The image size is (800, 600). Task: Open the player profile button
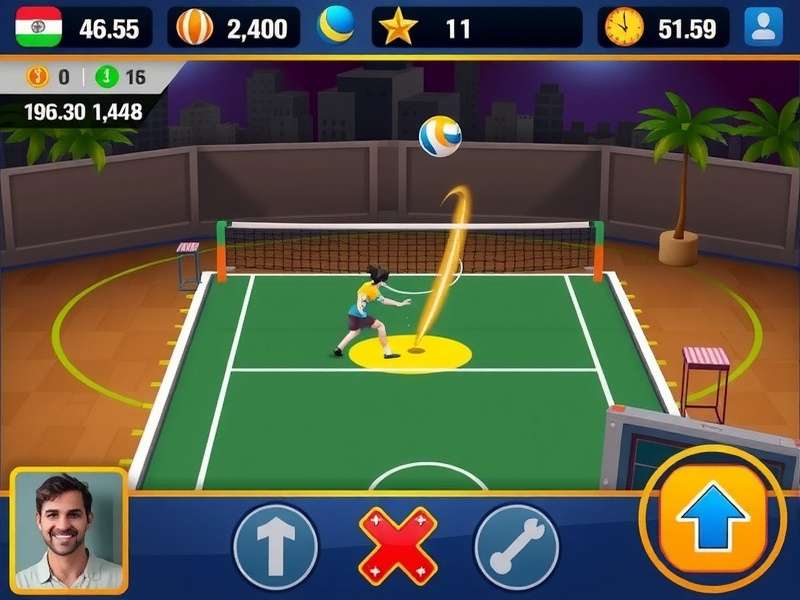click(764, 27)
